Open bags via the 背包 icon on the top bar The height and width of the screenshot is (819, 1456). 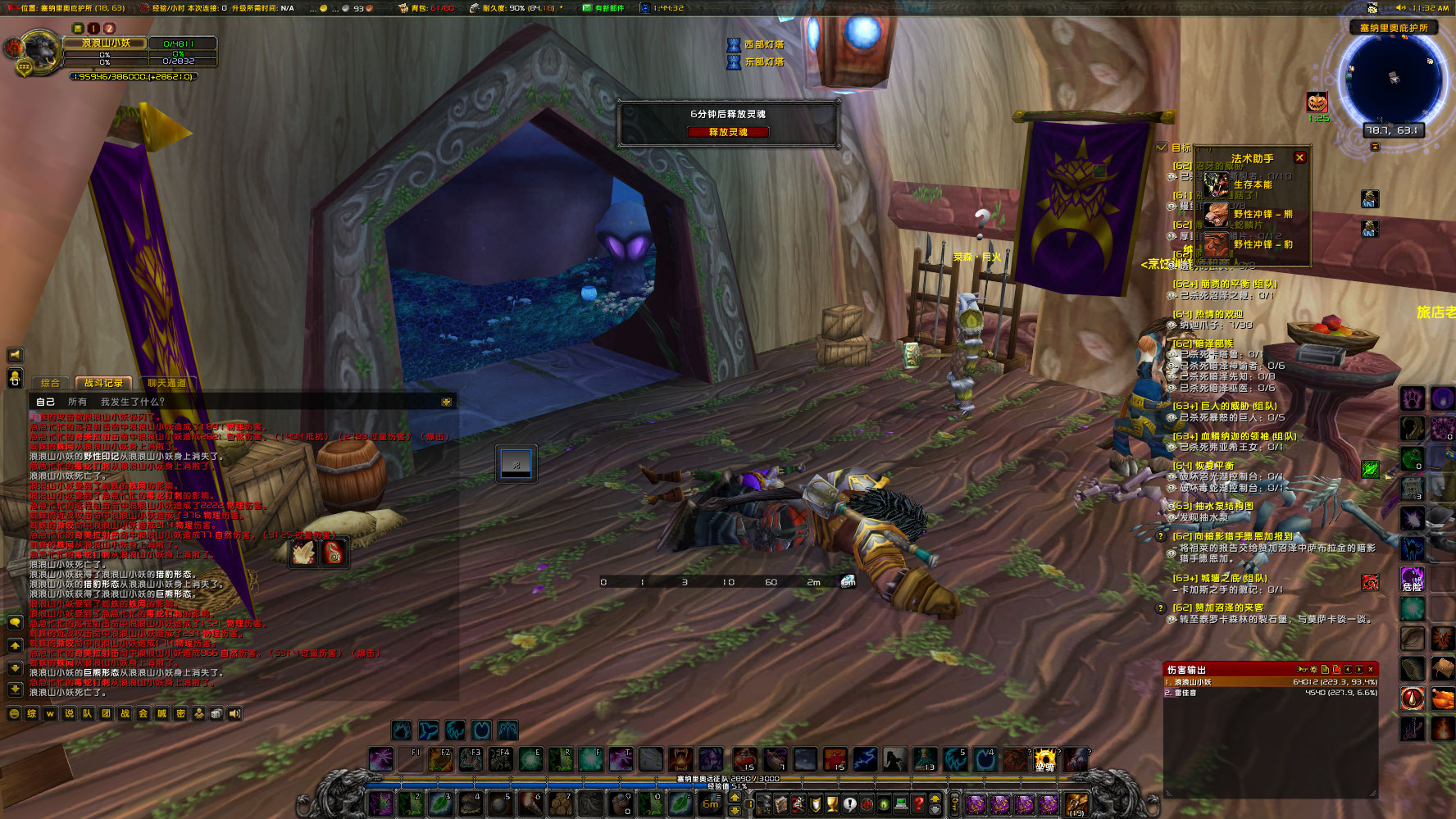403,10
